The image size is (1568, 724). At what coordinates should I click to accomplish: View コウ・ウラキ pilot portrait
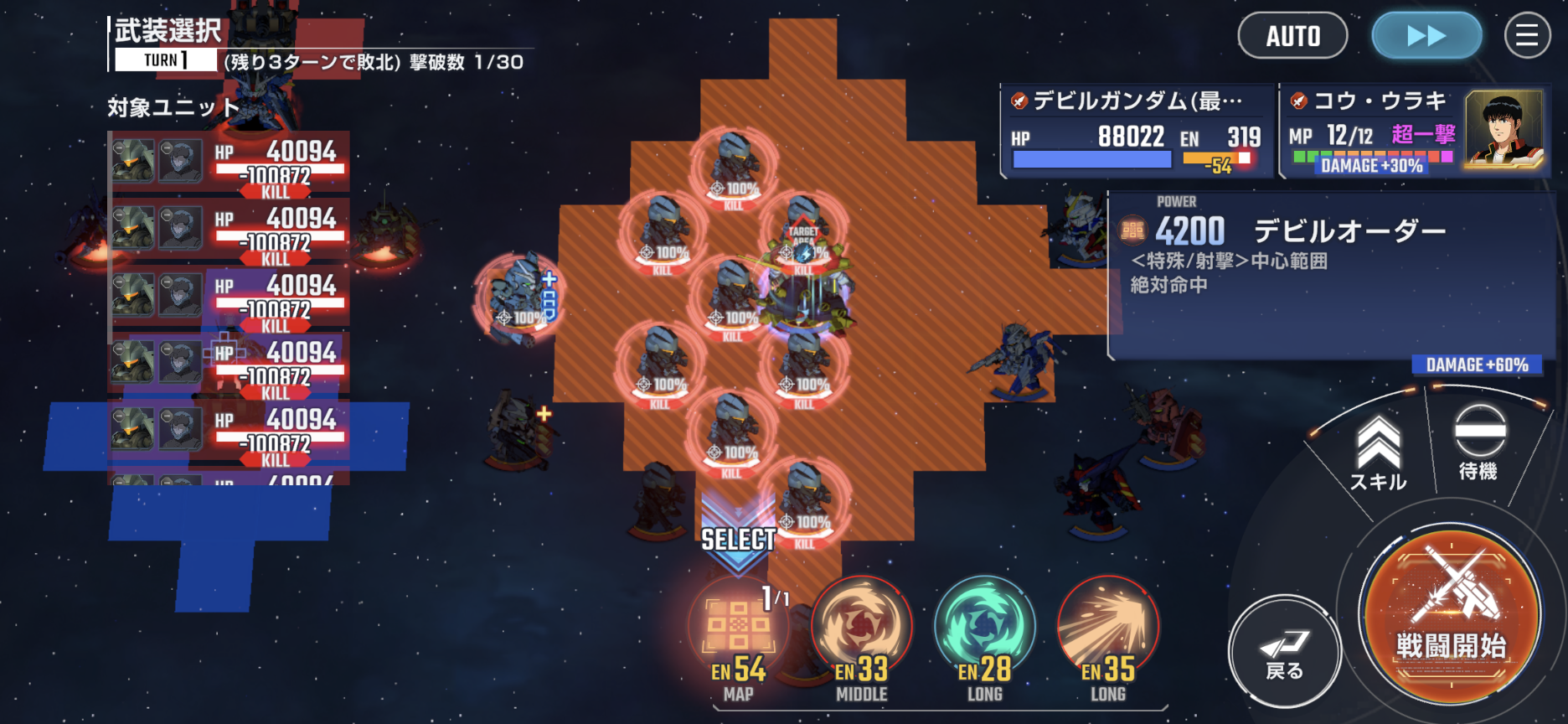coord(1504,129)
